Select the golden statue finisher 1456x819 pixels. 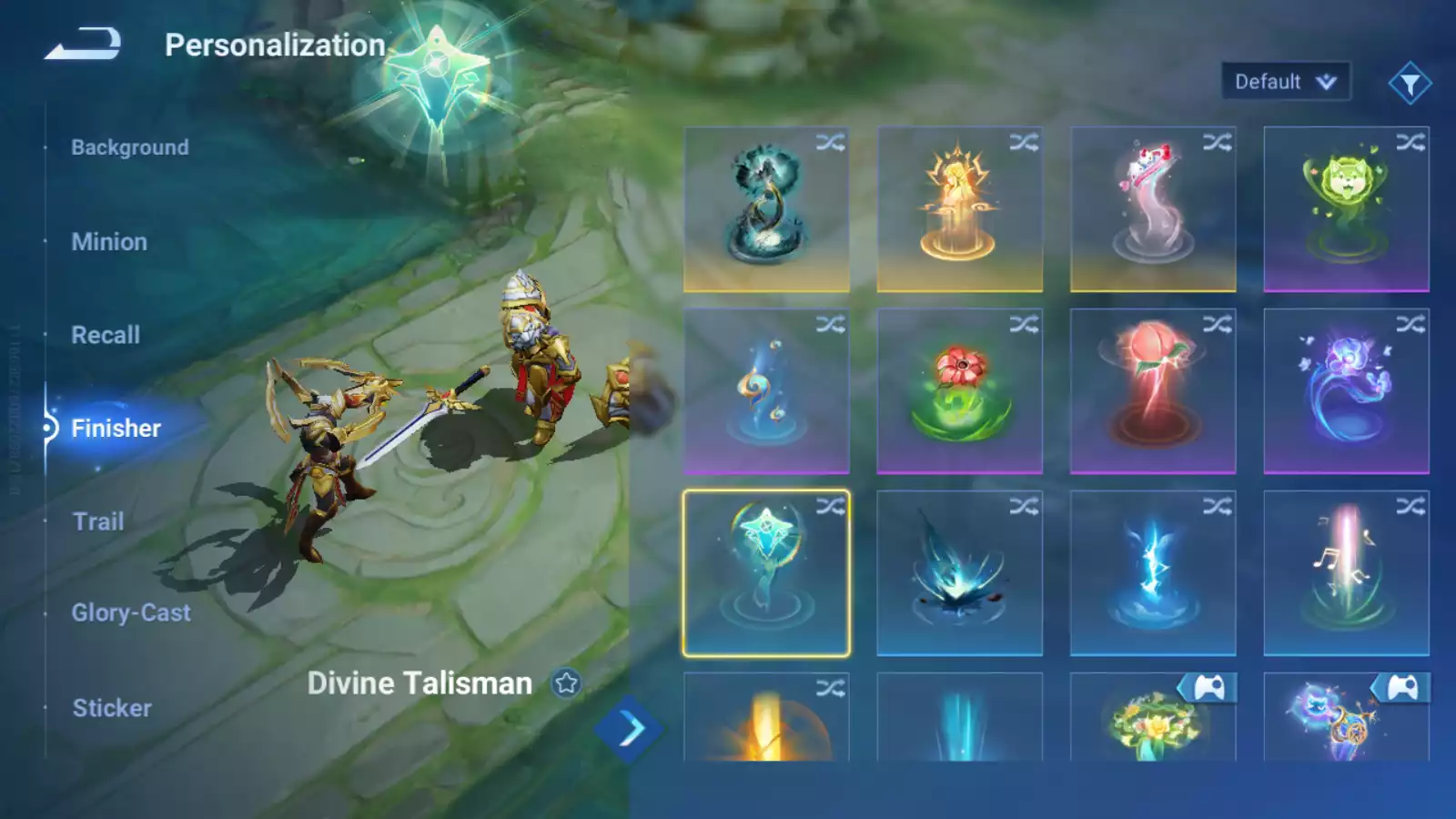point(959,209)
